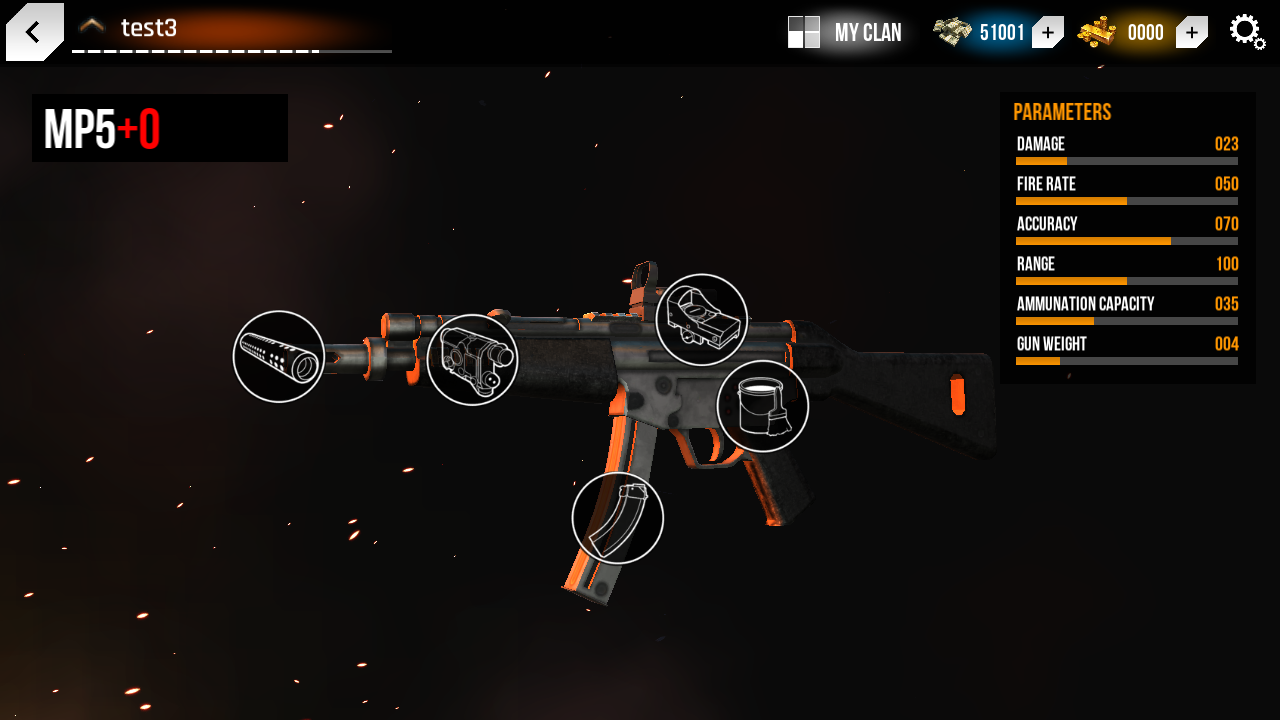Click the MP5+0 weapon name banner
Screen dimensions: 1280x720
(x=160, y=128)
